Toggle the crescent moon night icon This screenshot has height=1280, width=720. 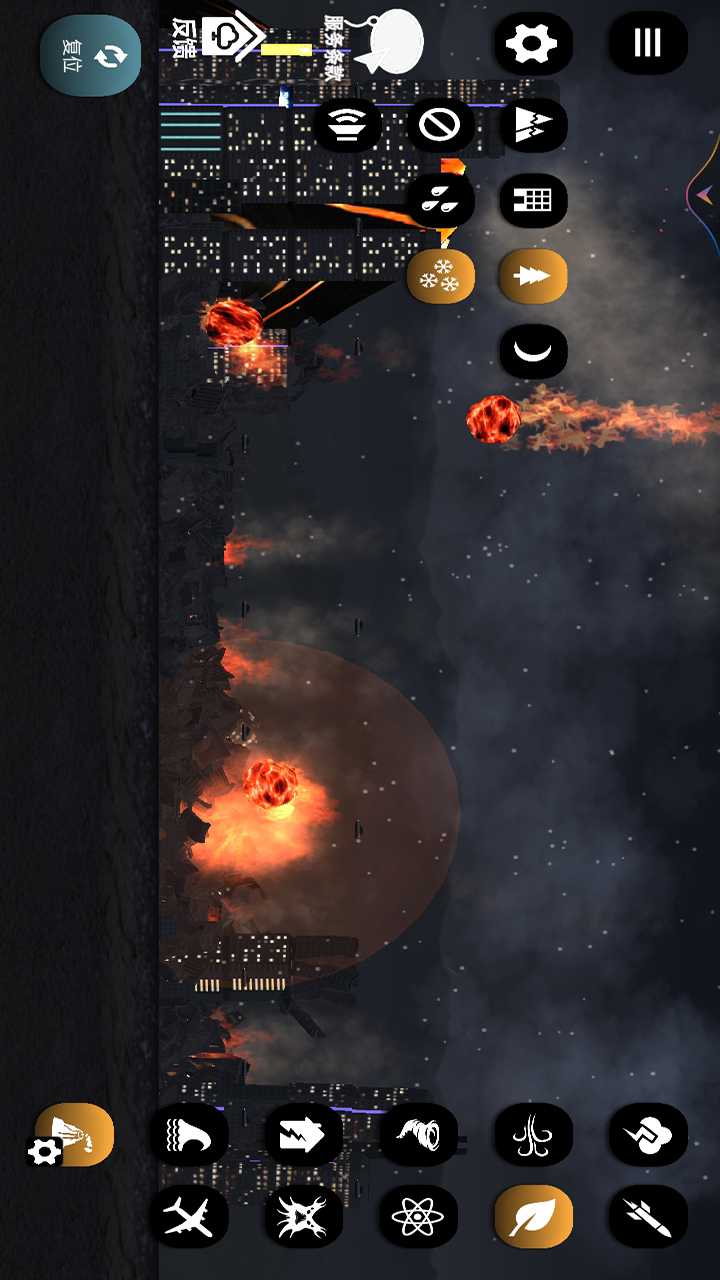click(533, 352)
